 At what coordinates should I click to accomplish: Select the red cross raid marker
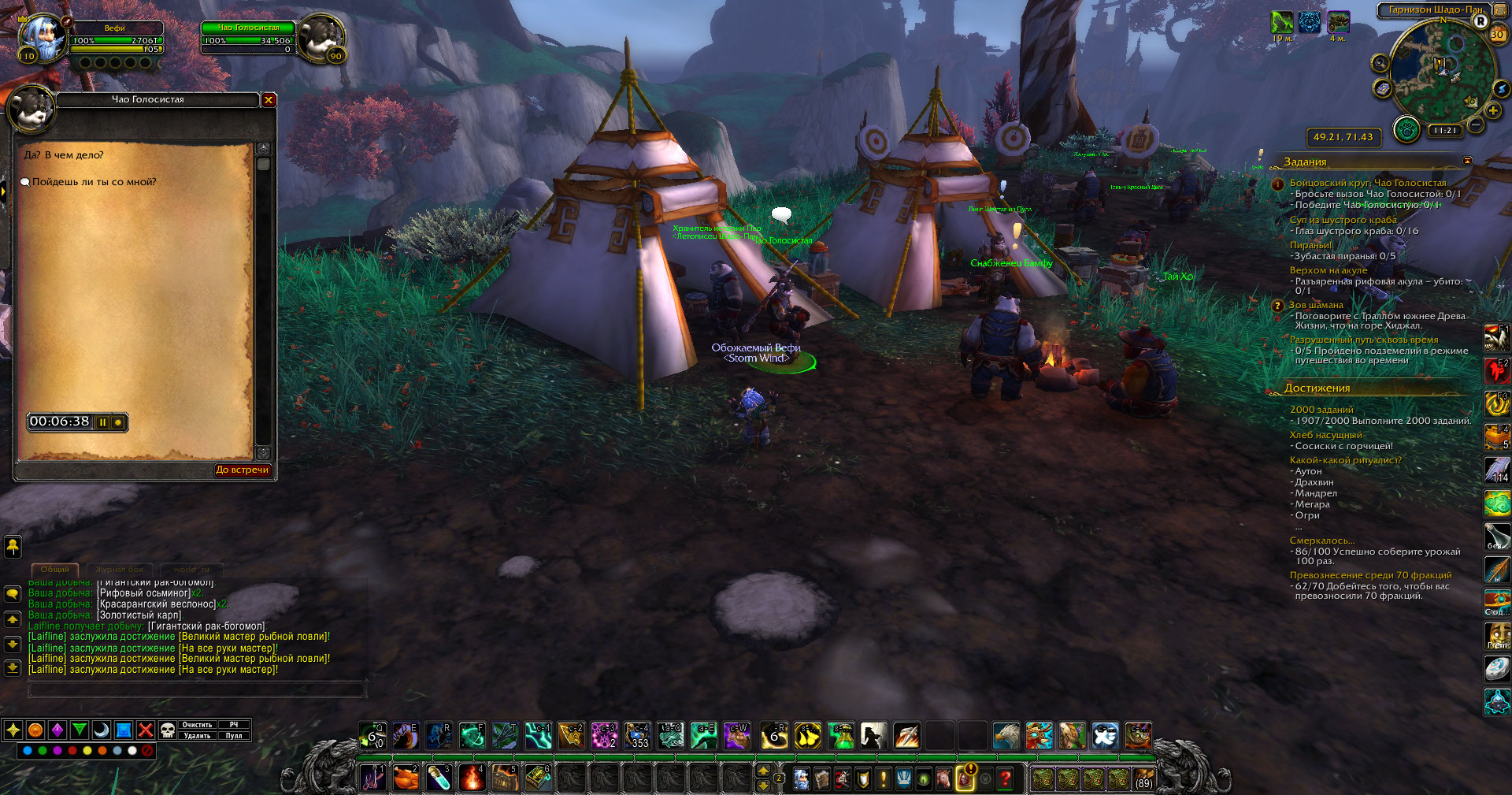(146, 730)
